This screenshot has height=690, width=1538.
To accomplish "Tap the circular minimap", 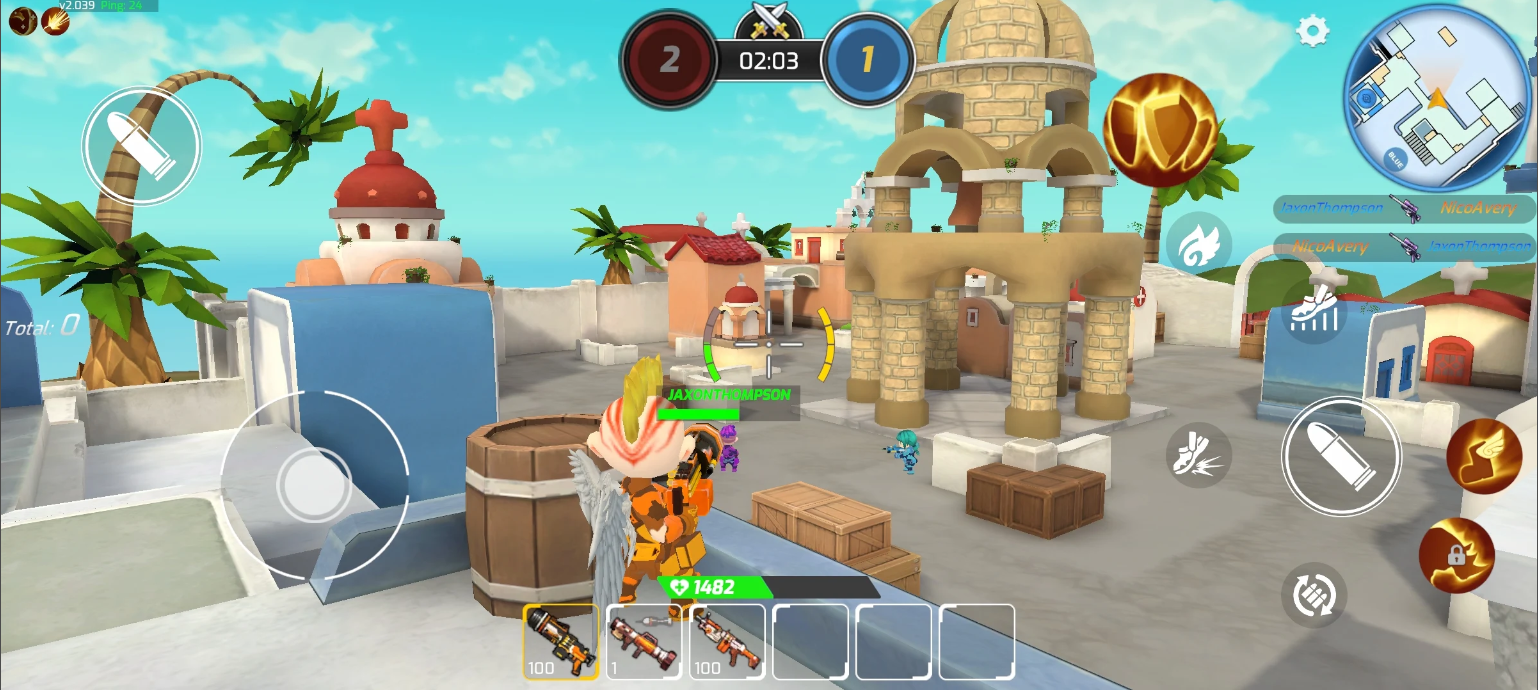I will pos(1437,97).
